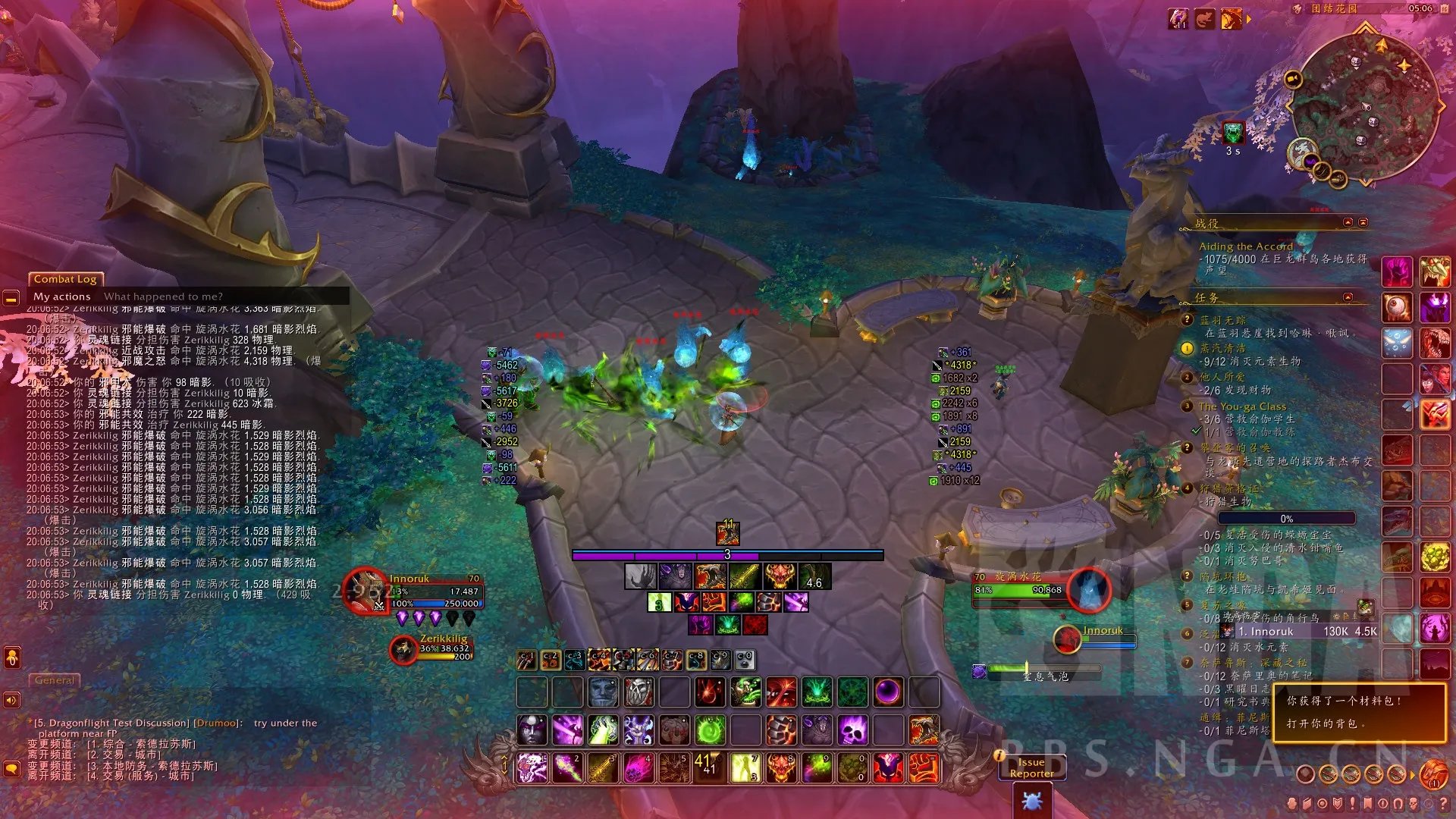Activate the dark purple orb ability
Viewport: 1456px width, 819px height.
888,692
